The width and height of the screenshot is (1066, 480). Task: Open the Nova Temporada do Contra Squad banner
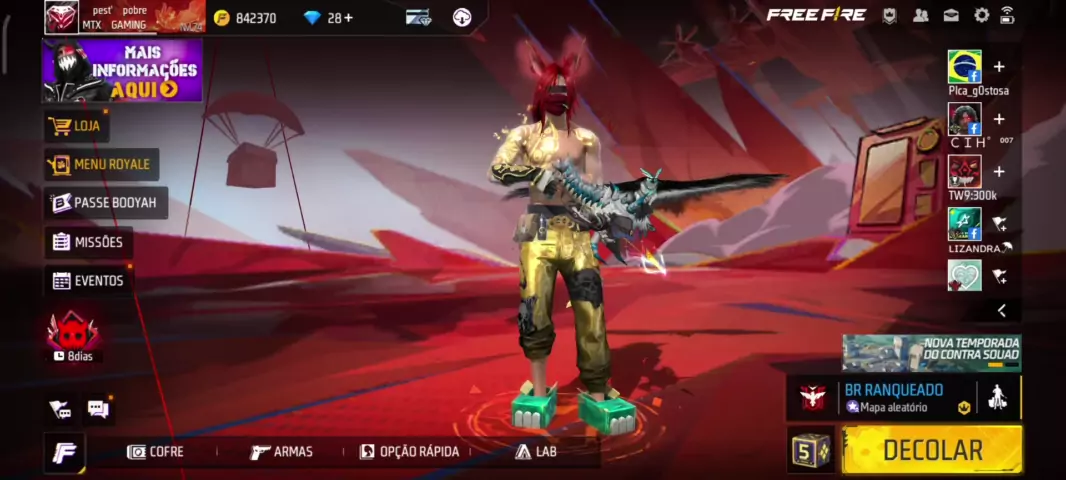[931, 353]
